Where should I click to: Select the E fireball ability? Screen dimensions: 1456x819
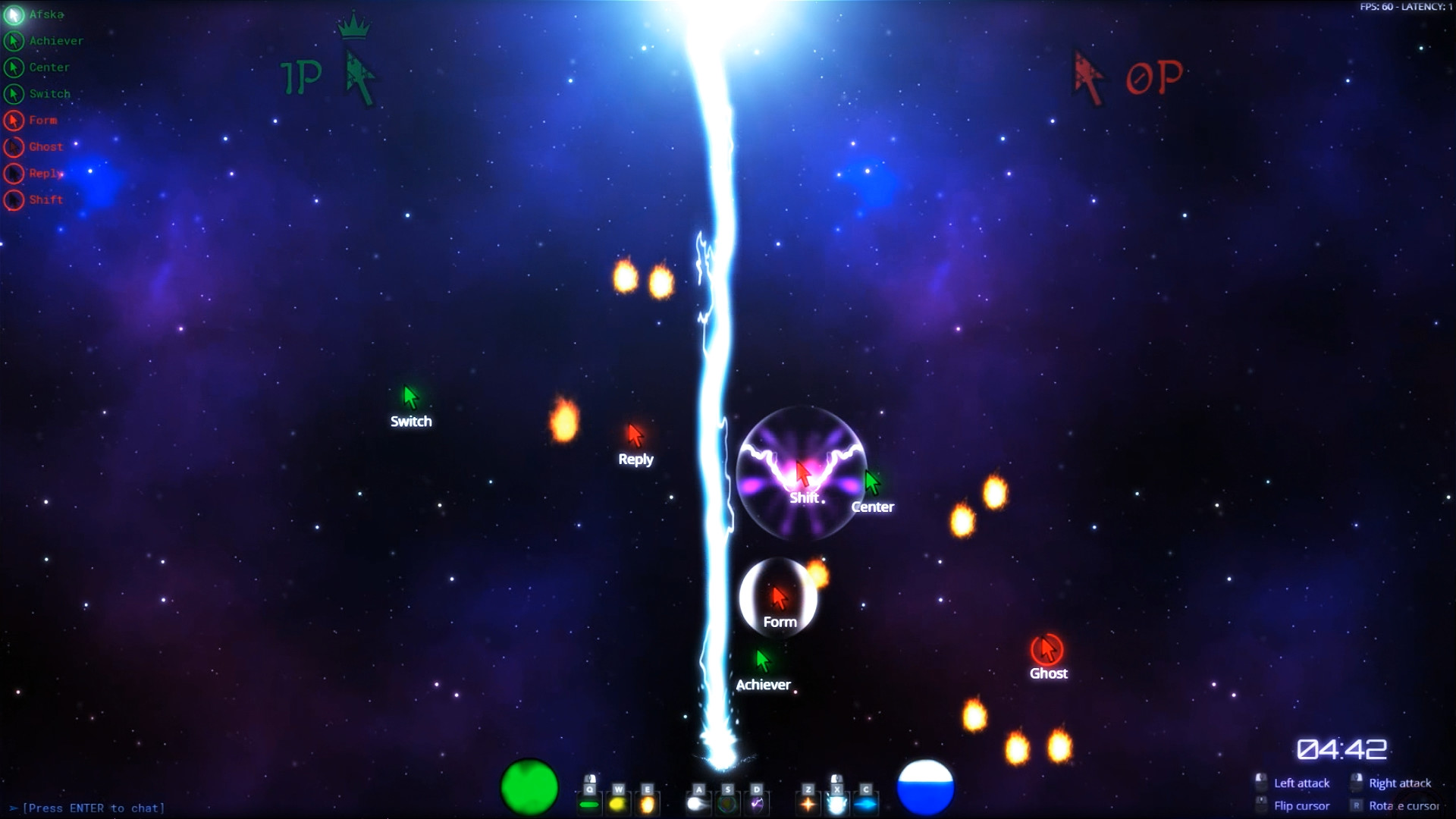click(648, 802)
